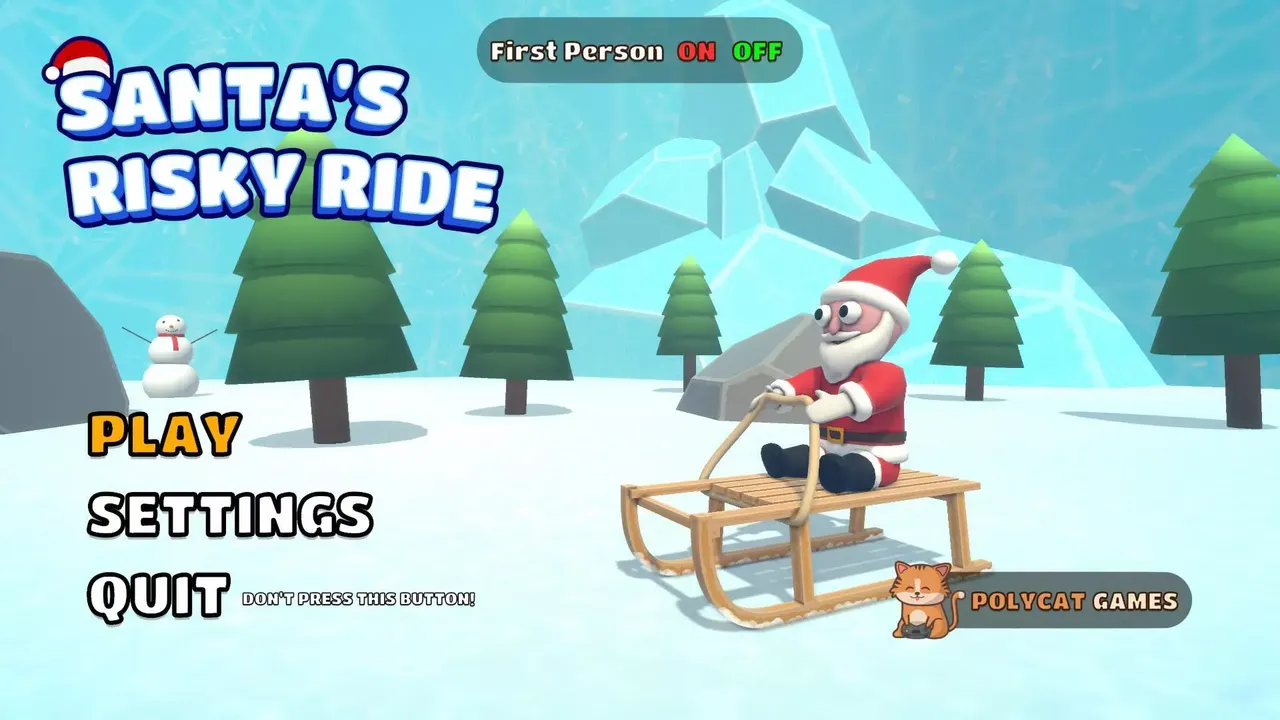Screen dimensions: 1280x720
Task: Click DON'T PRESS THIS BUTTON warning text
Action: 360,600
